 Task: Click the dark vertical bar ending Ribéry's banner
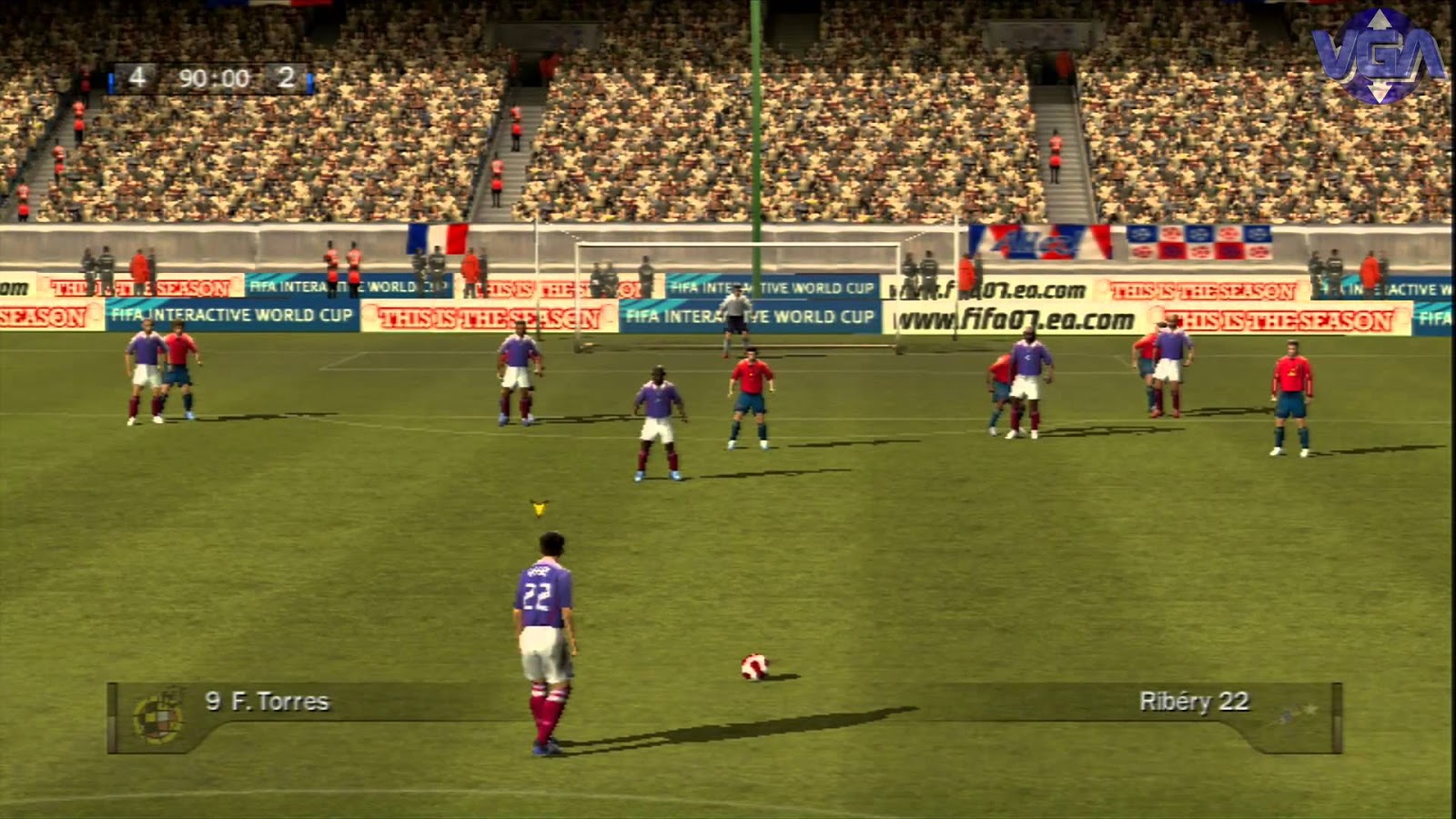[x=1334, y=714]
